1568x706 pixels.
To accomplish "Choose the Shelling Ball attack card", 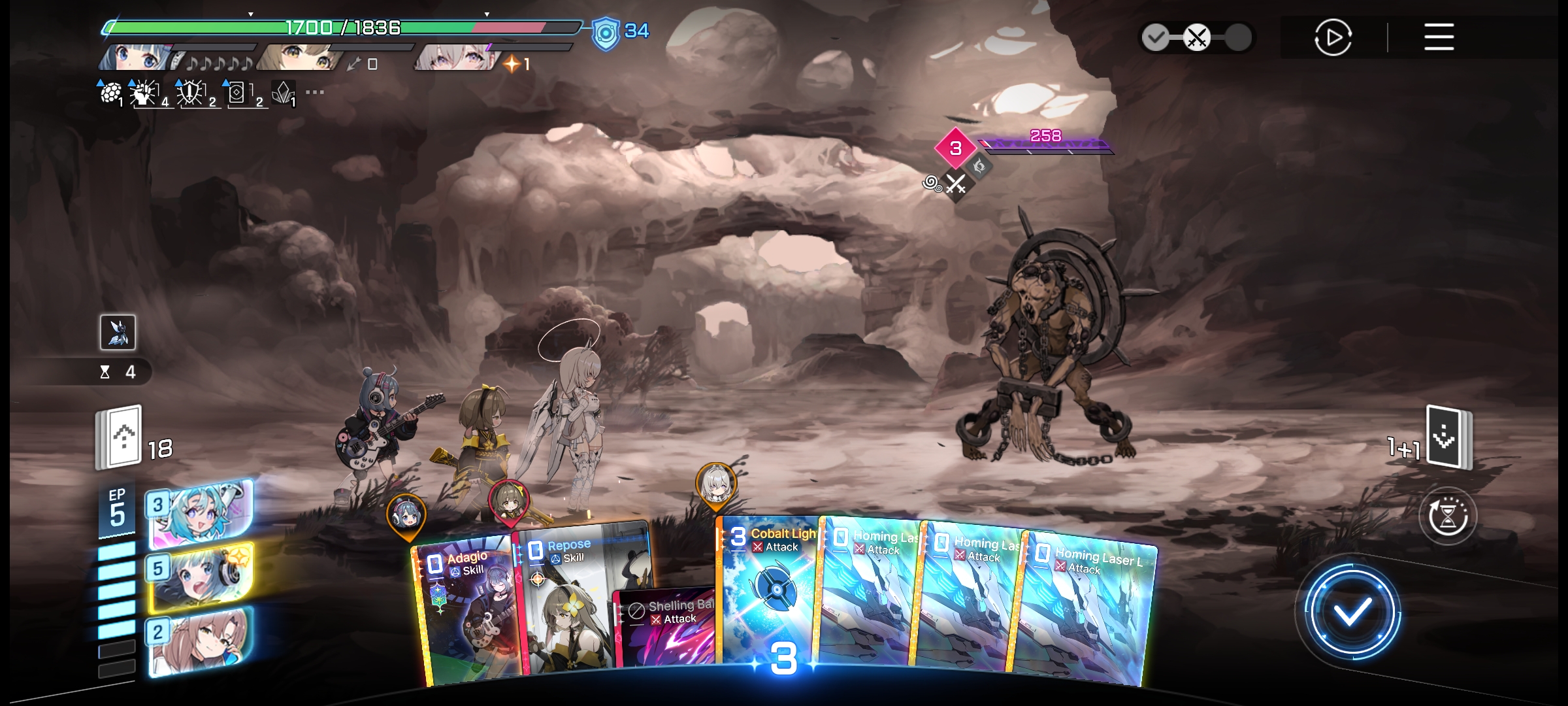I will 666,628.
